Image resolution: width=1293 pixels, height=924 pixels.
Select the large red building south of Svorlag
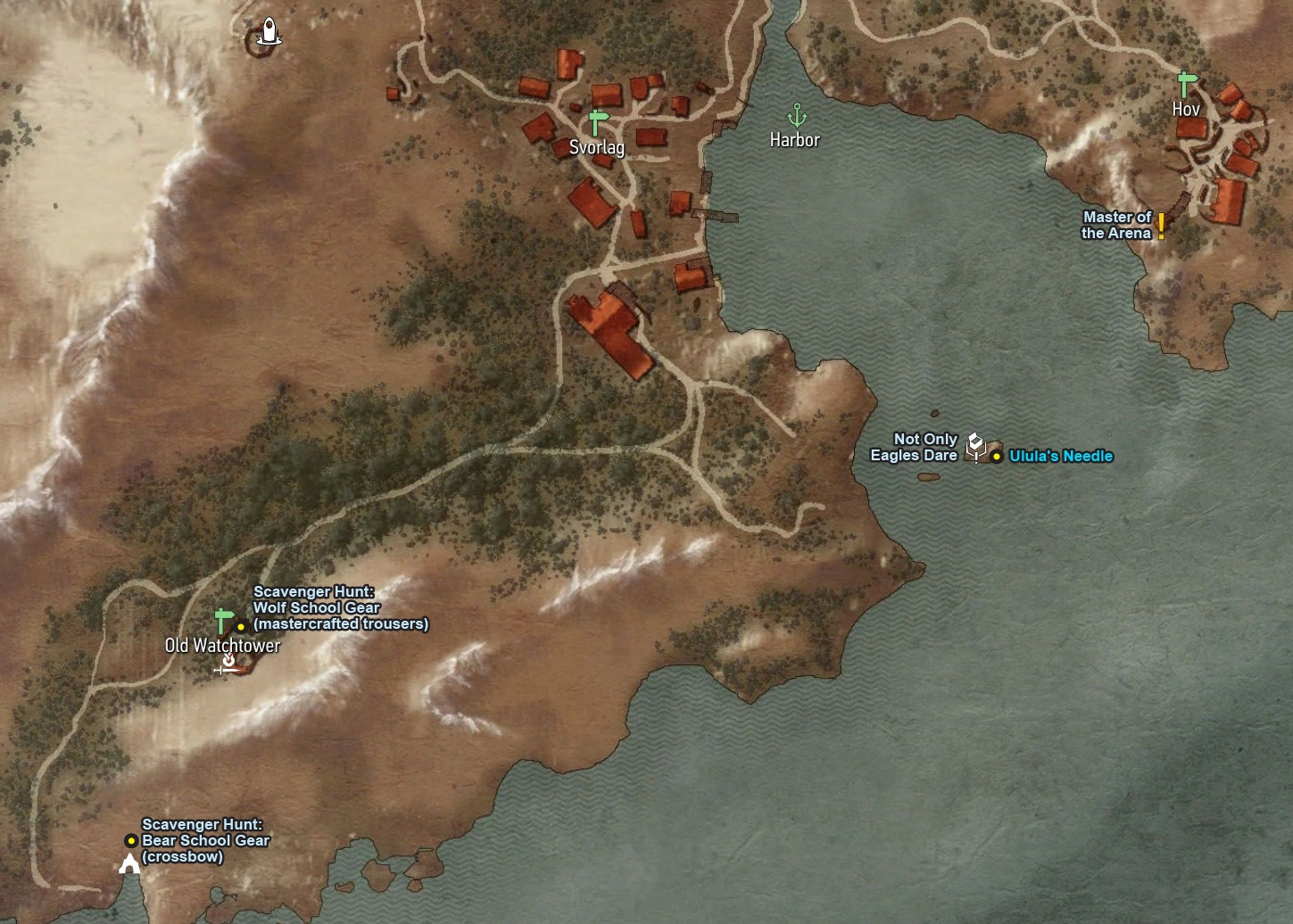tap(611, 334)
